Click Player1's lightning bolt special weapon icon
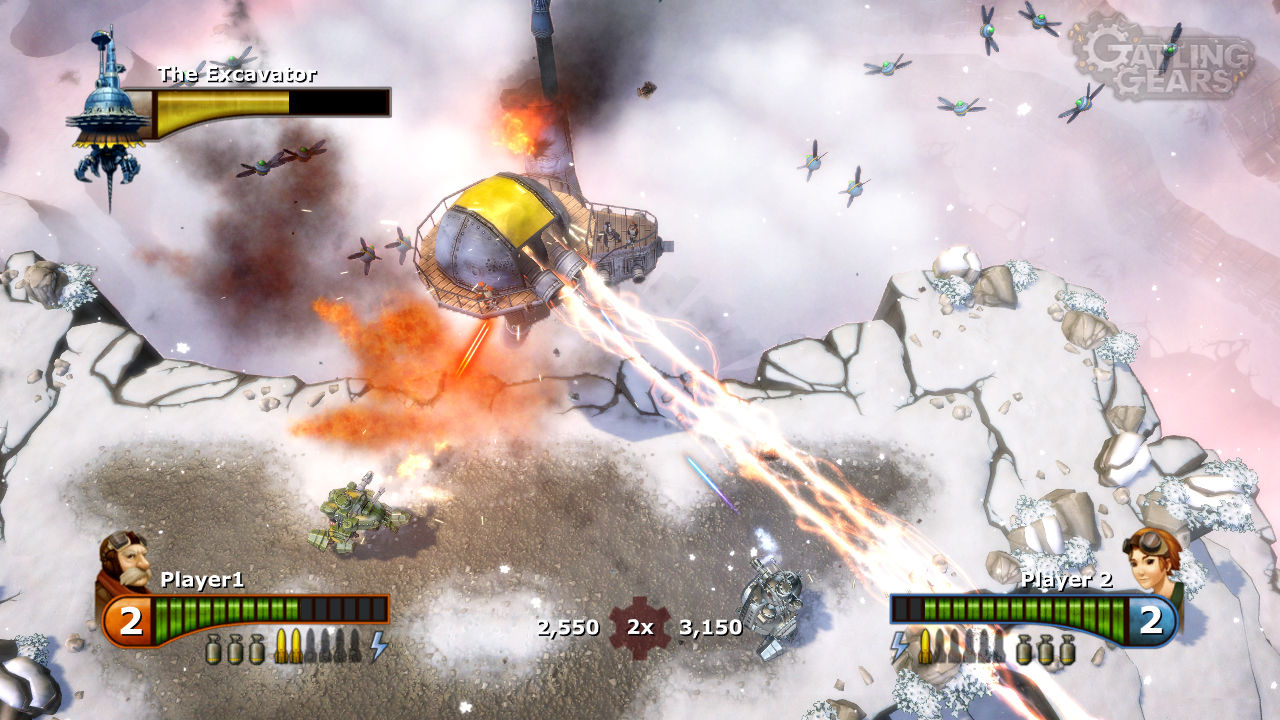 (x=377, y=646)
